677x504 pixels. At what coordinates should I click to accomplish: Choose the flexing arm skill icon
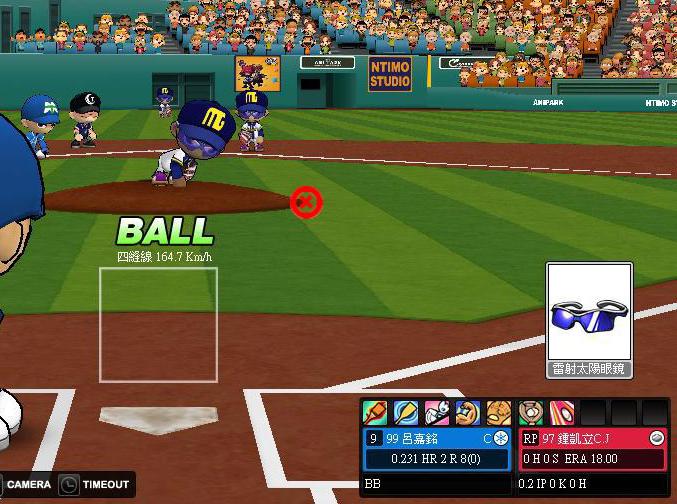coord(467,412)
